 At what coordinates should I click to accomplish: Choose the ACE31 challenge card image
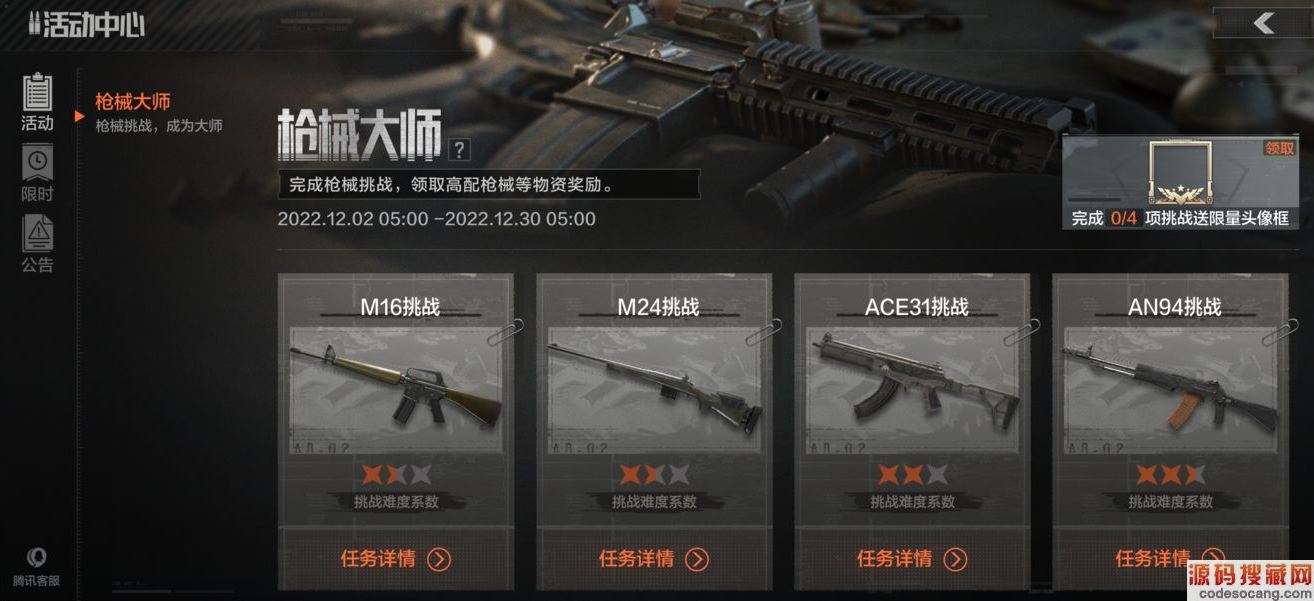[912, 385]
